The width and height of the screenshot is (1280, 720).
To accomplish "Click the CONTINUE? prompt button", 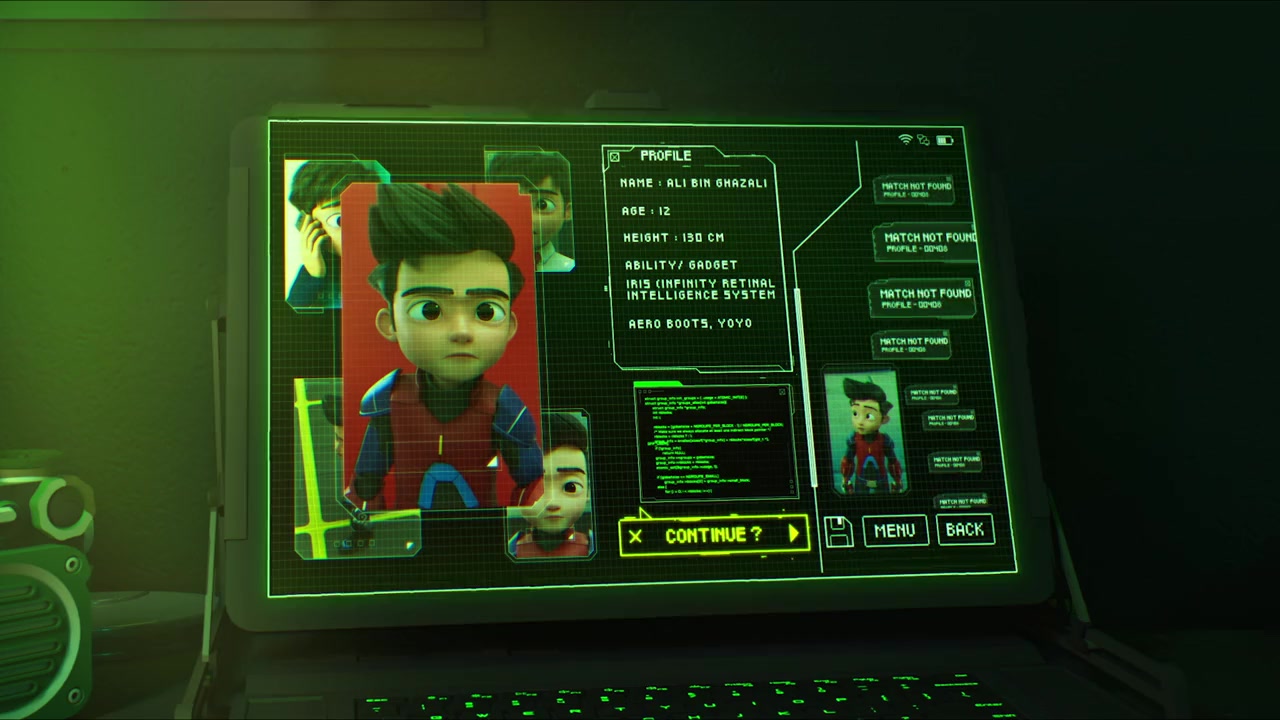I will 714,535.
